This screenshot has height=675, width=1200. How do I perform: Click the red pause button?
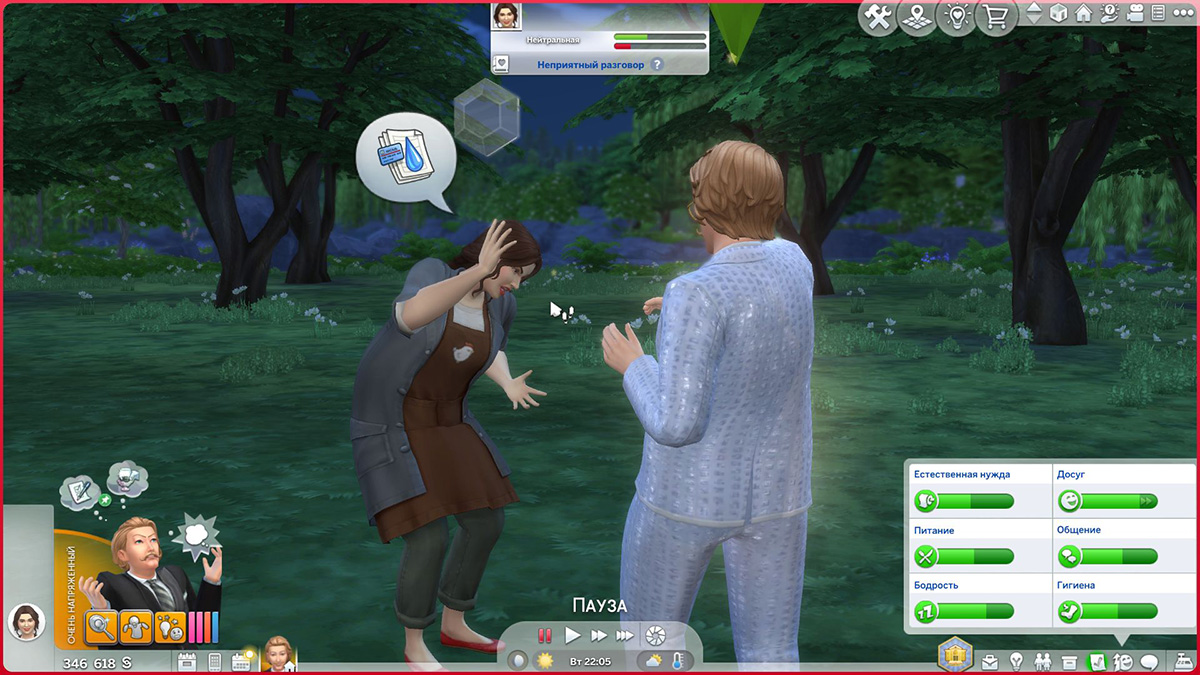point(545,635)
